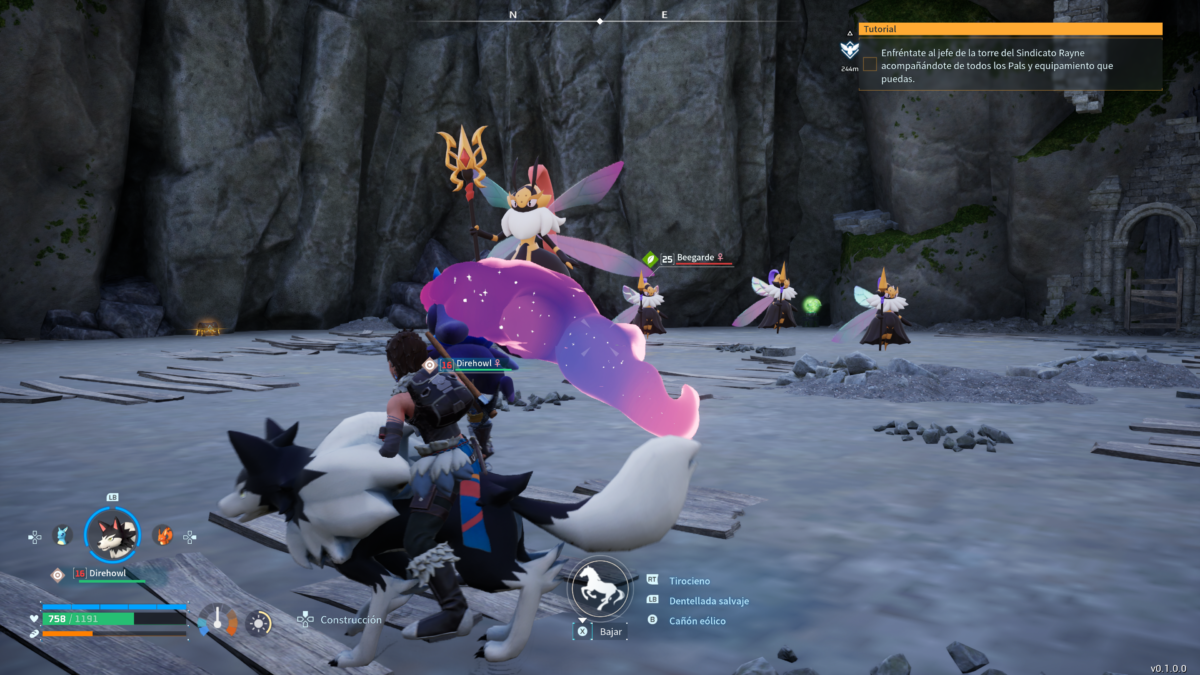Fire the Cañón eólico skill
The width and height of the screenshot is (1200, 675).
tap(697, 621)
